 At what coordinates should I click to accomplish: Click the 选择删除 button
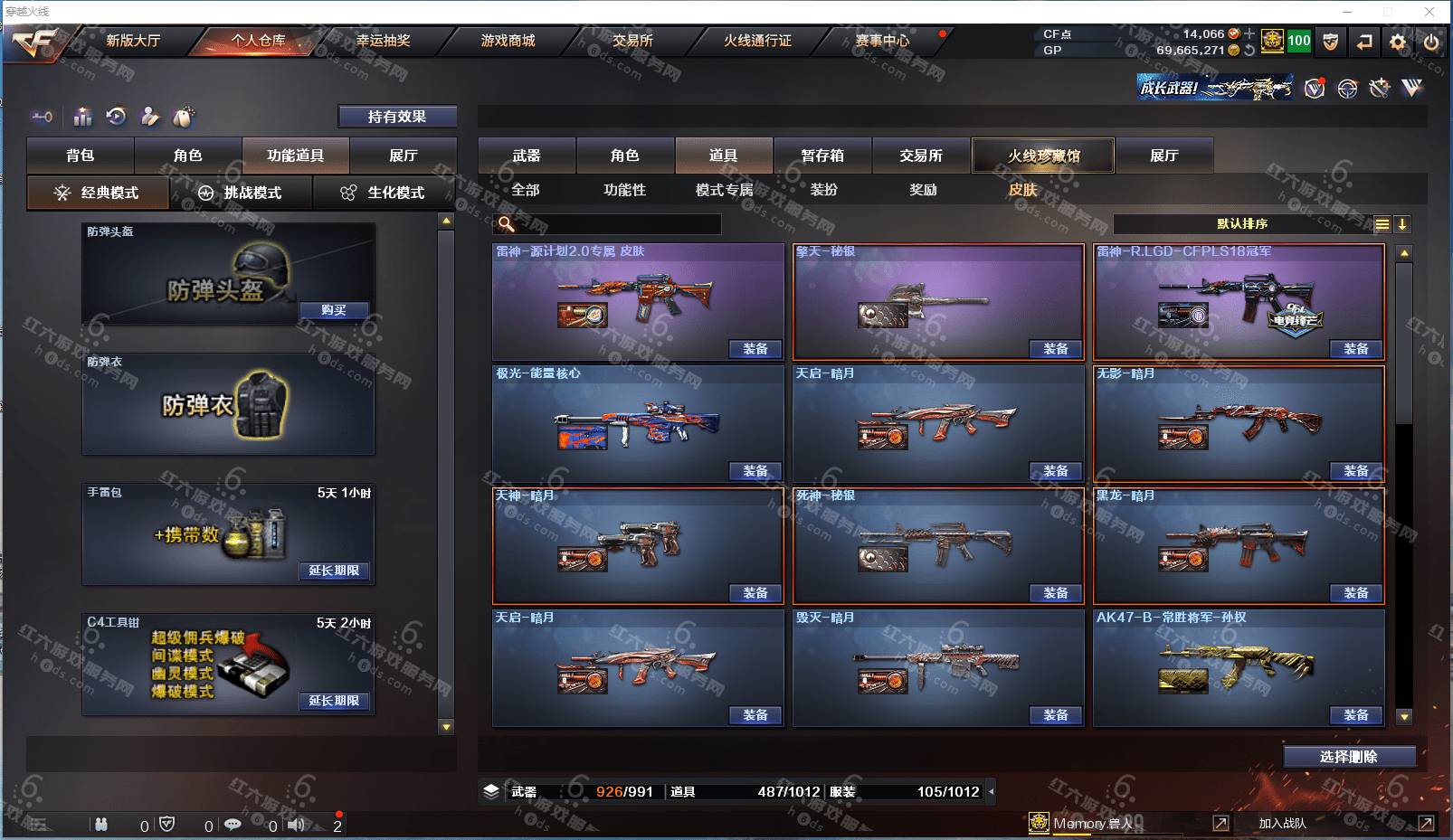click(1349, 757)
